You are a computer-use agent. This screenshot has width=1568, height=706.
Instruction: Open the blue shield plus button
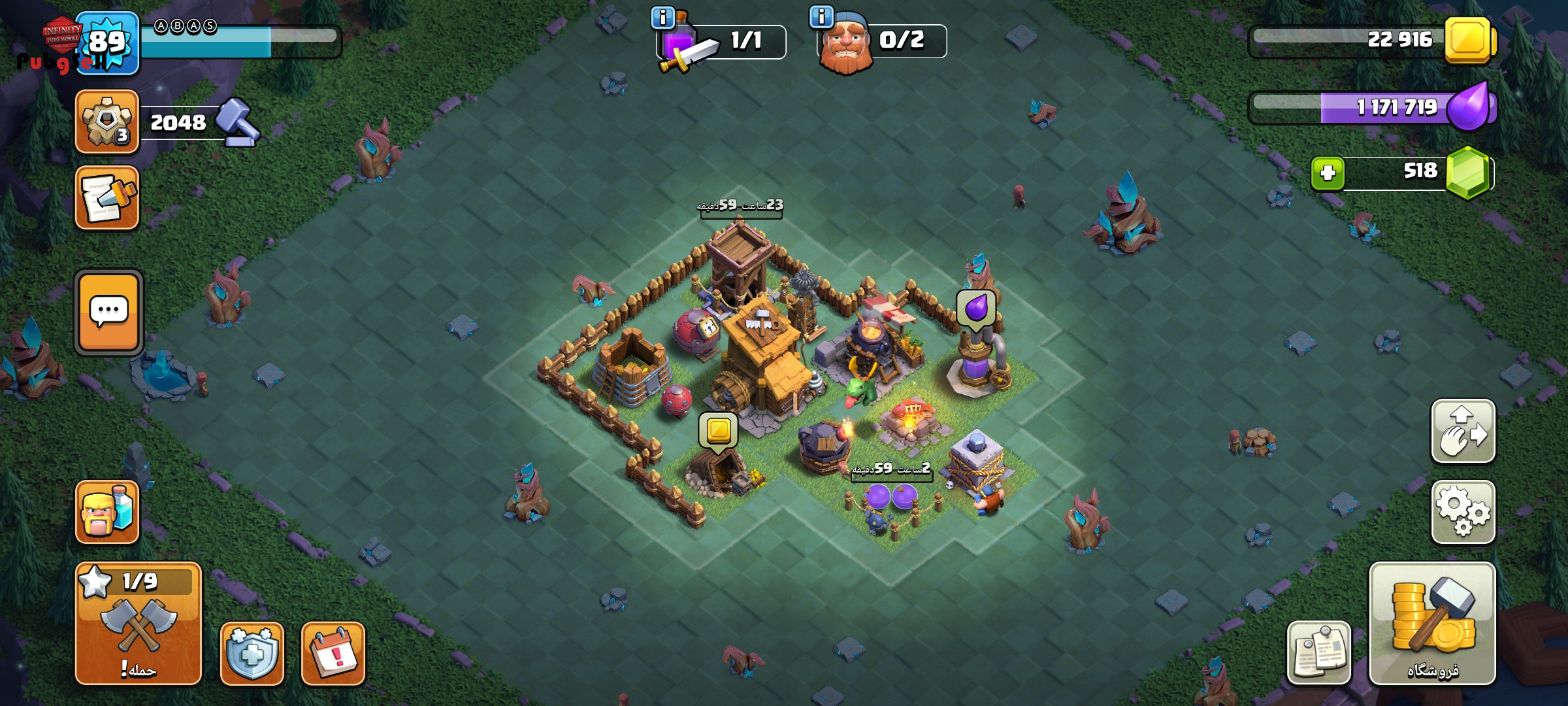[x=252, y=653]
